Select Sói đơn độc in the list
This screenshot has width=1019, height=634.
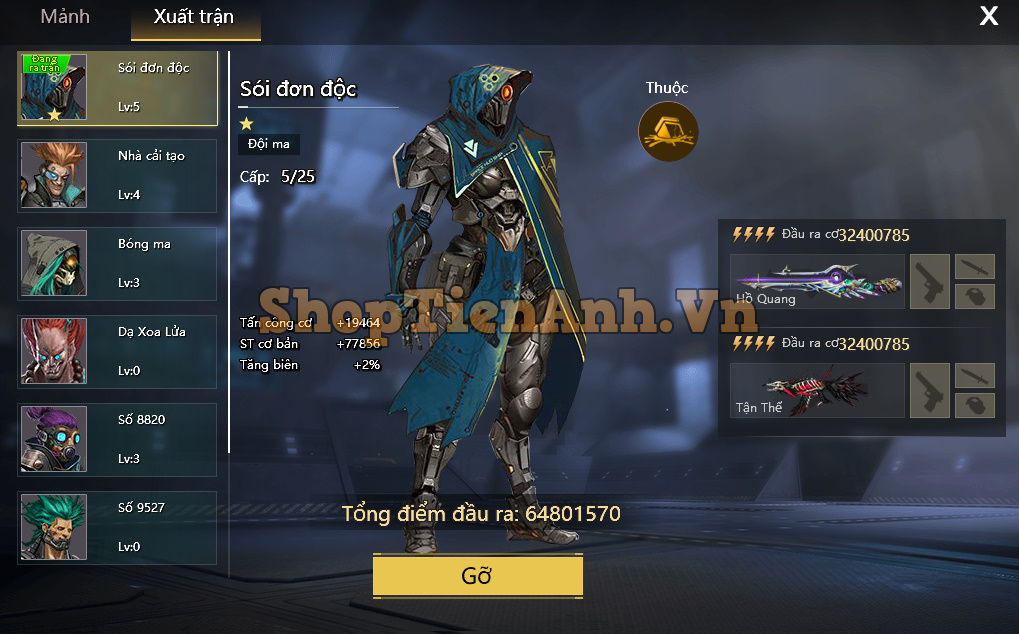coord(117,88)
